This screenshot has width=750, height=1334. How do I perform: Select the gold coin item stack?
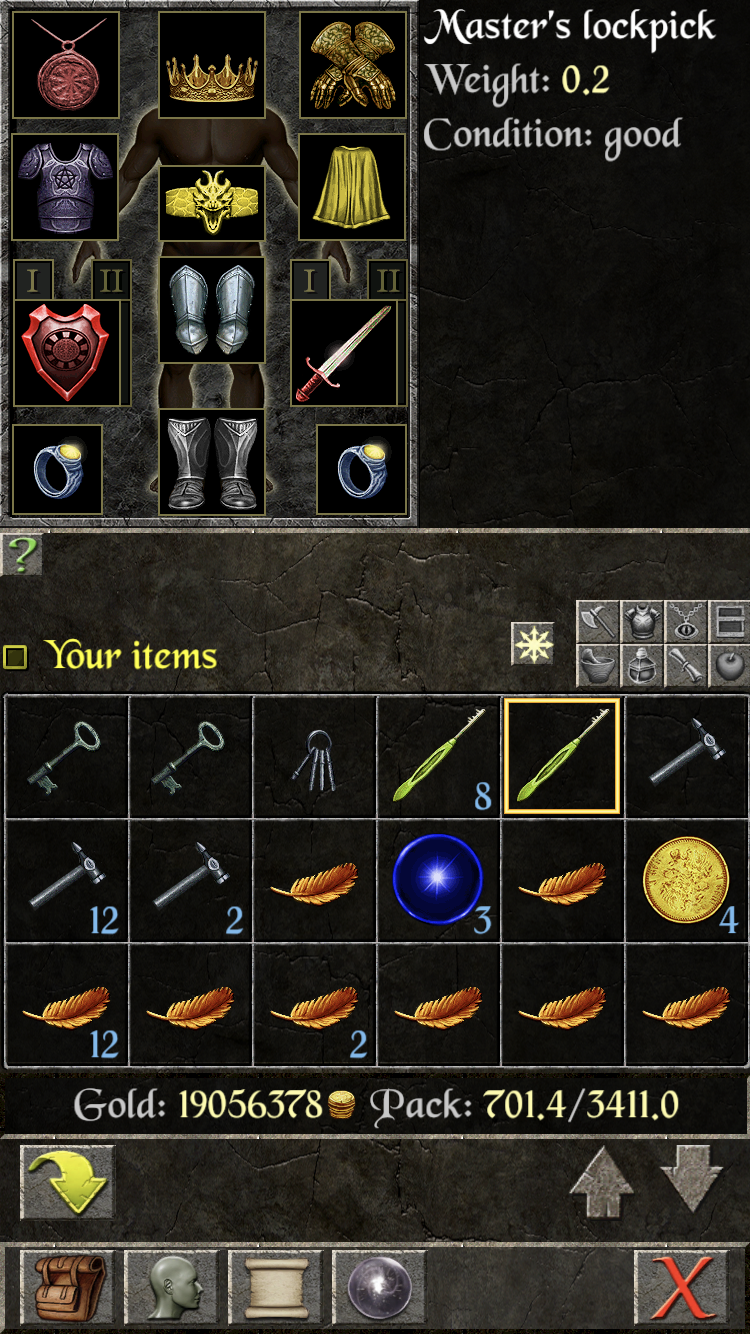tap(686, 881)
